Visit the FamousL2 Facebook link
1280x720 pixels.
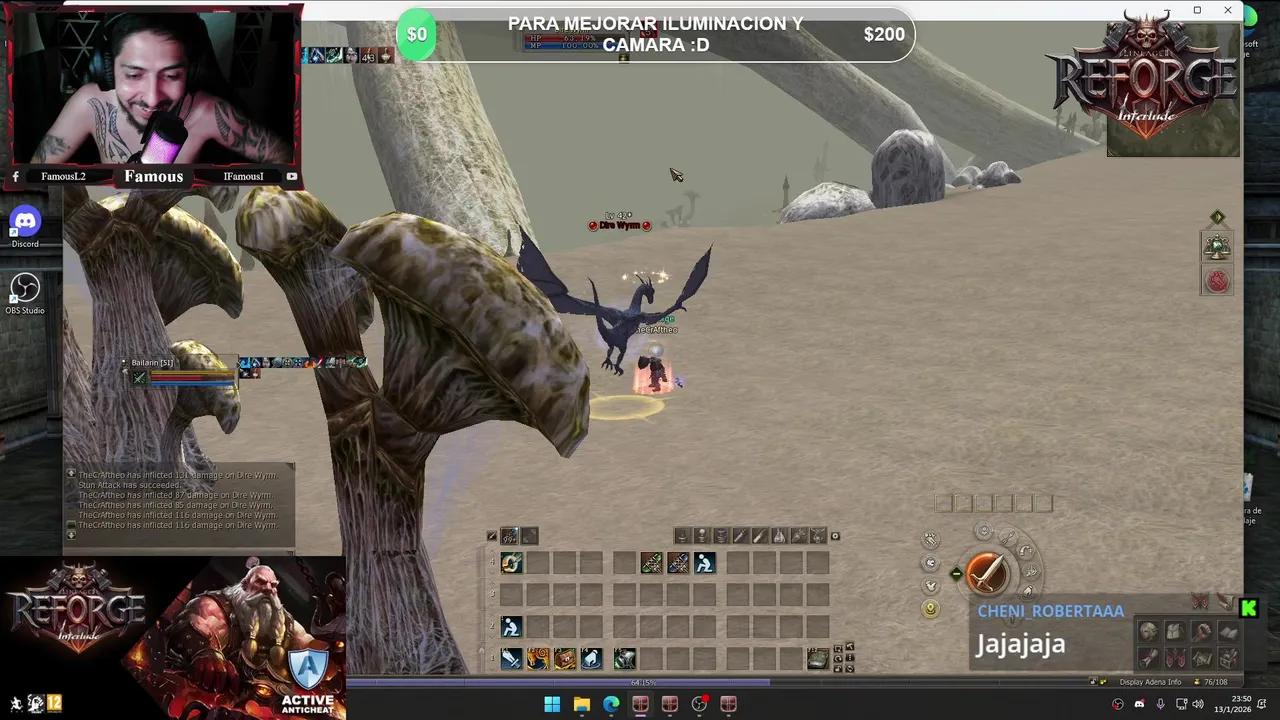point(63,176)
